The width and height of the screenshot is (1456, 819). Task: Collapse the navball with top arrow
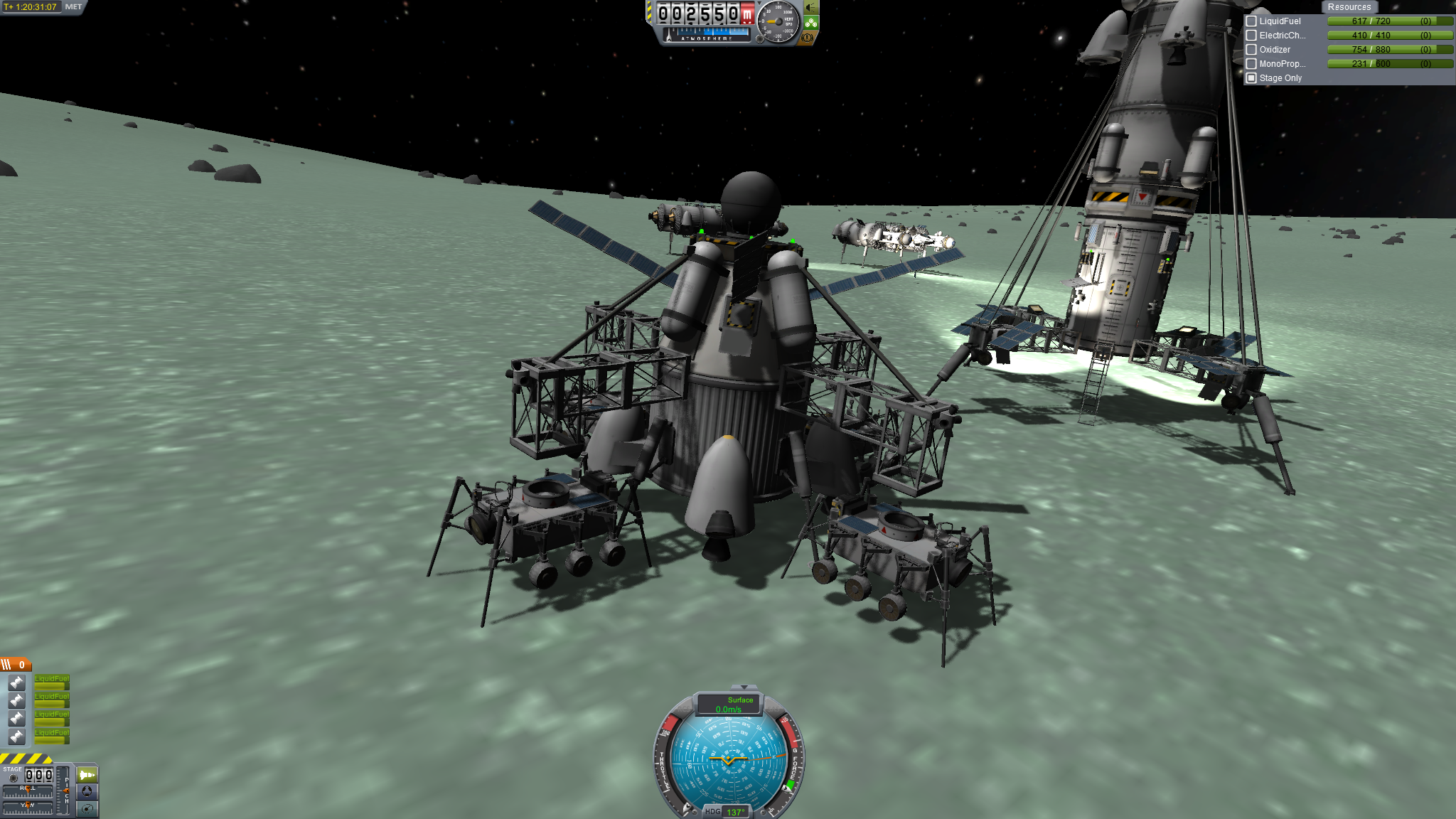[744, 687]
